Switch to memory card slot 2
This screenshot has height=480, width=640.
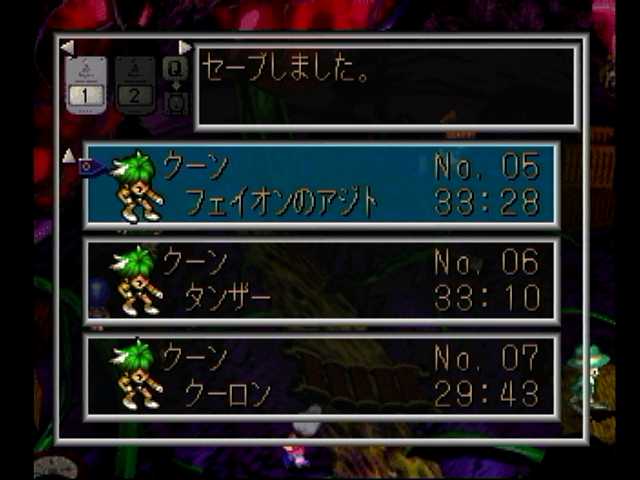[x=133, y=85]
